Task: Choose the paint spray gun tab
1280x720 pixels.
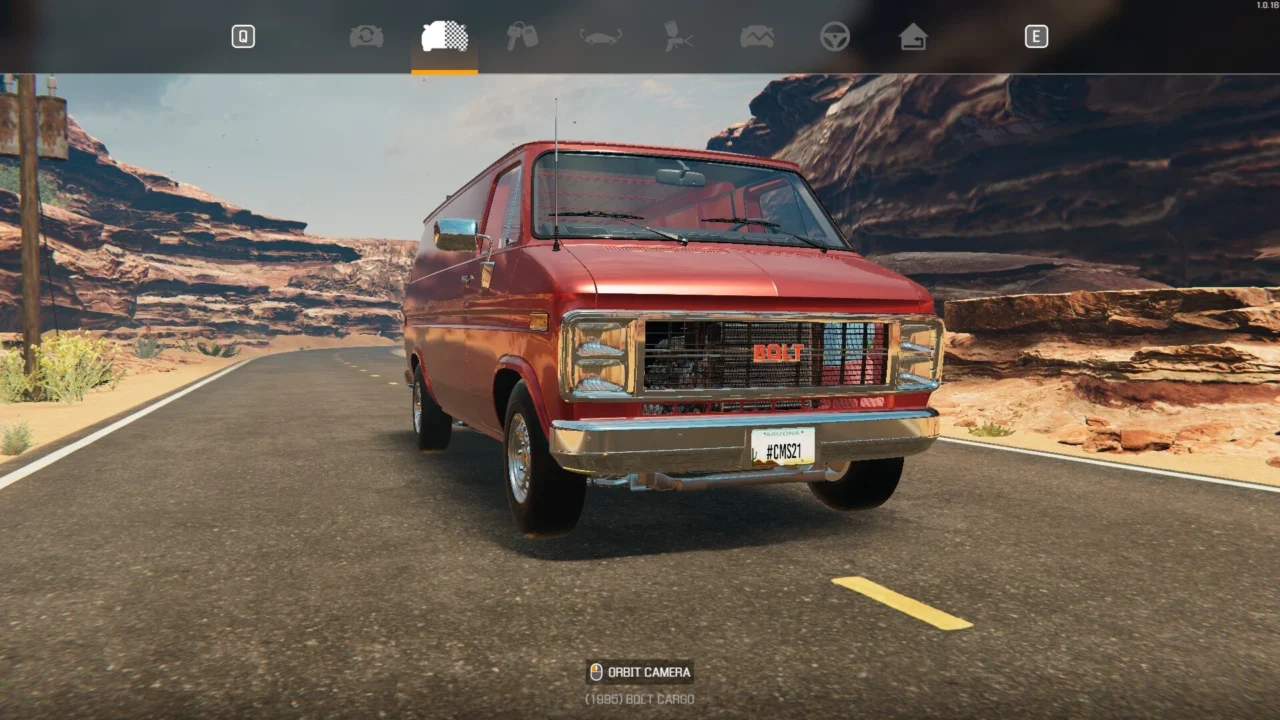Action: click(x=679, y=37)
